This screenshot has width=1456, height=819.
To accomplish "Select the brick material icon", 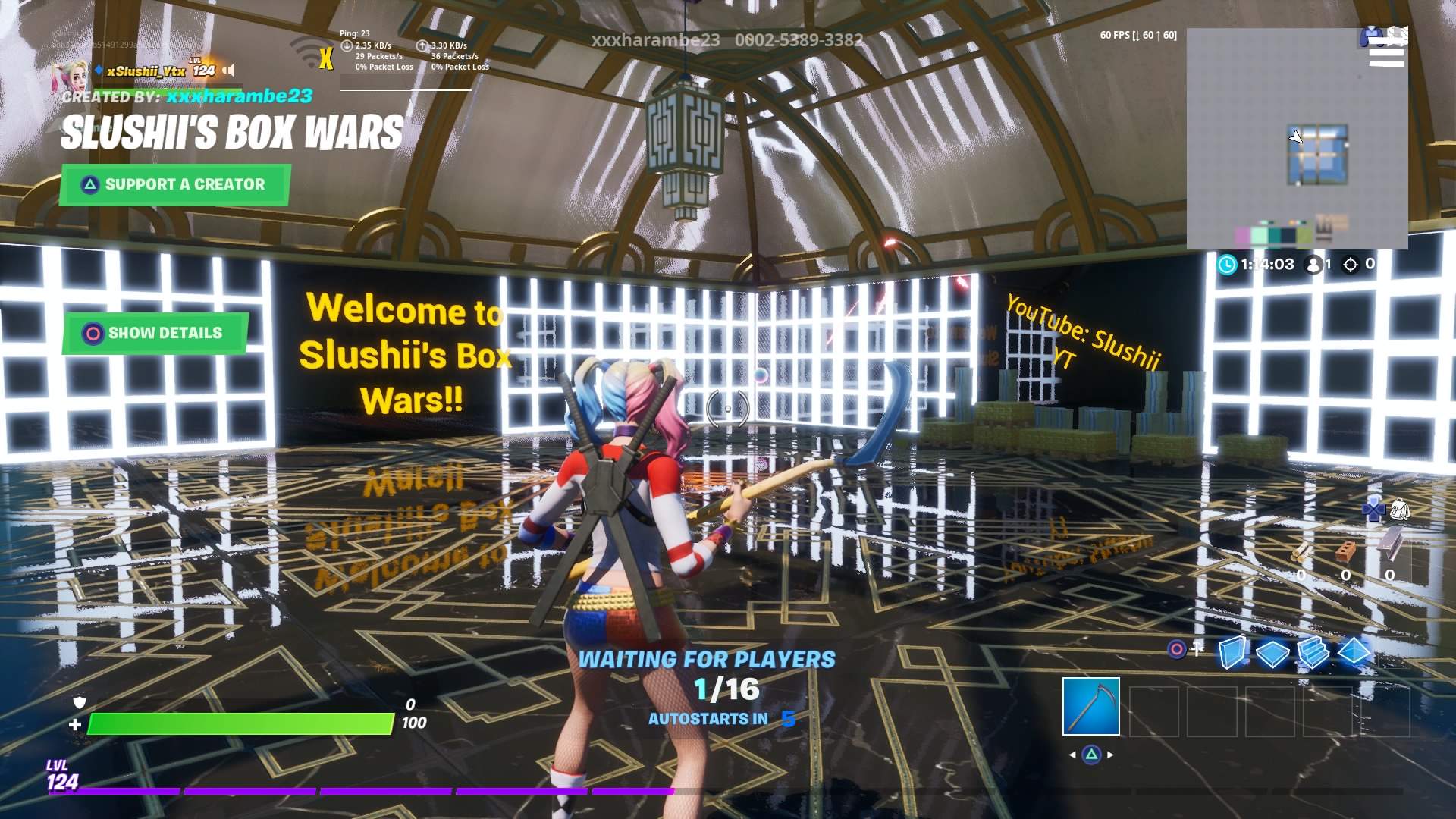I will point(1345,550).
